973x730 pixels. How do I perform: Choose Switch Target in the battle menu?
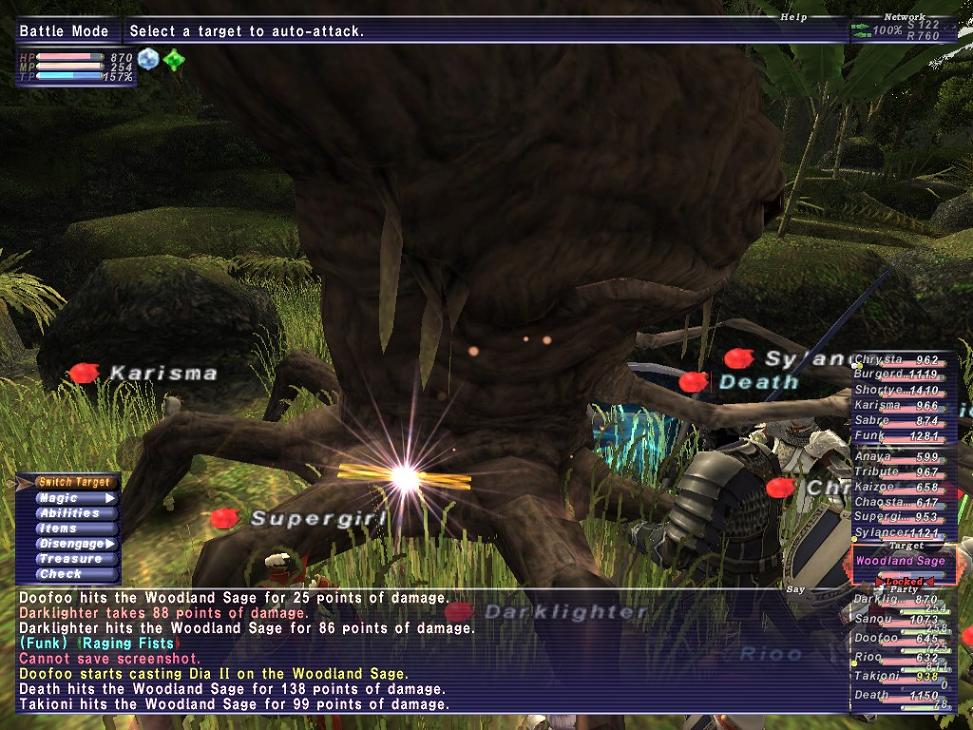click(x=69, y=482)
